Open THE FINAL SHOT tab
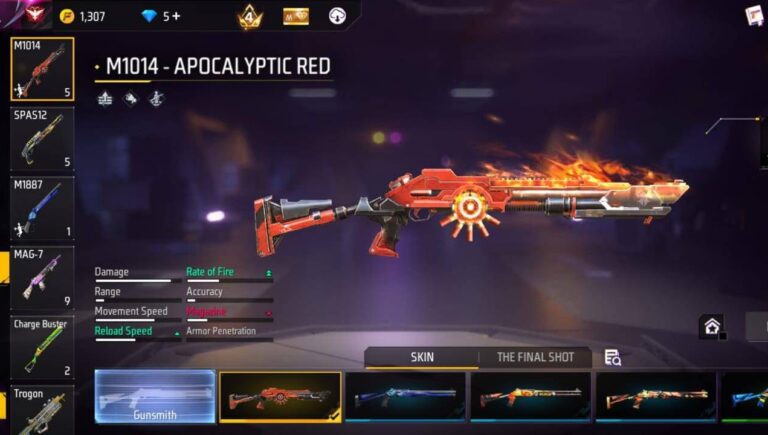This screenshot has width=768, height=435. pos(535,357)
